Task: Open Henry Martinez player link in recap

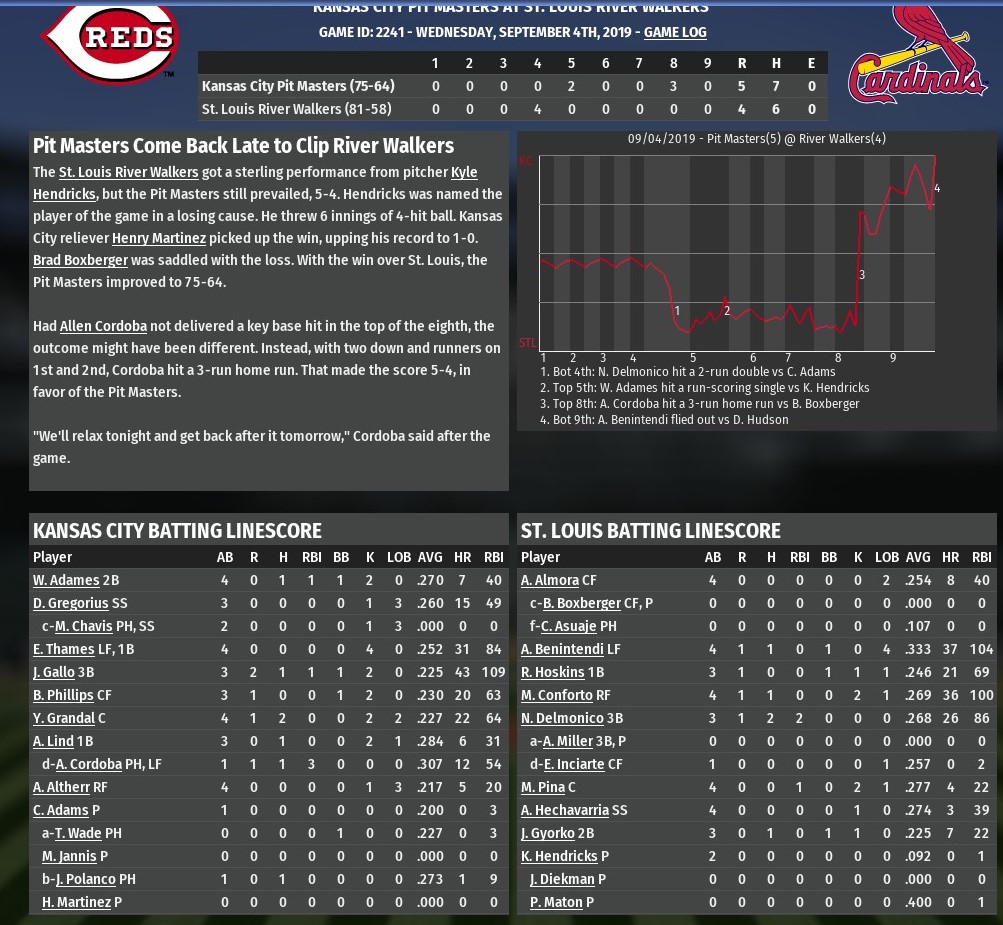Action: 159,238
